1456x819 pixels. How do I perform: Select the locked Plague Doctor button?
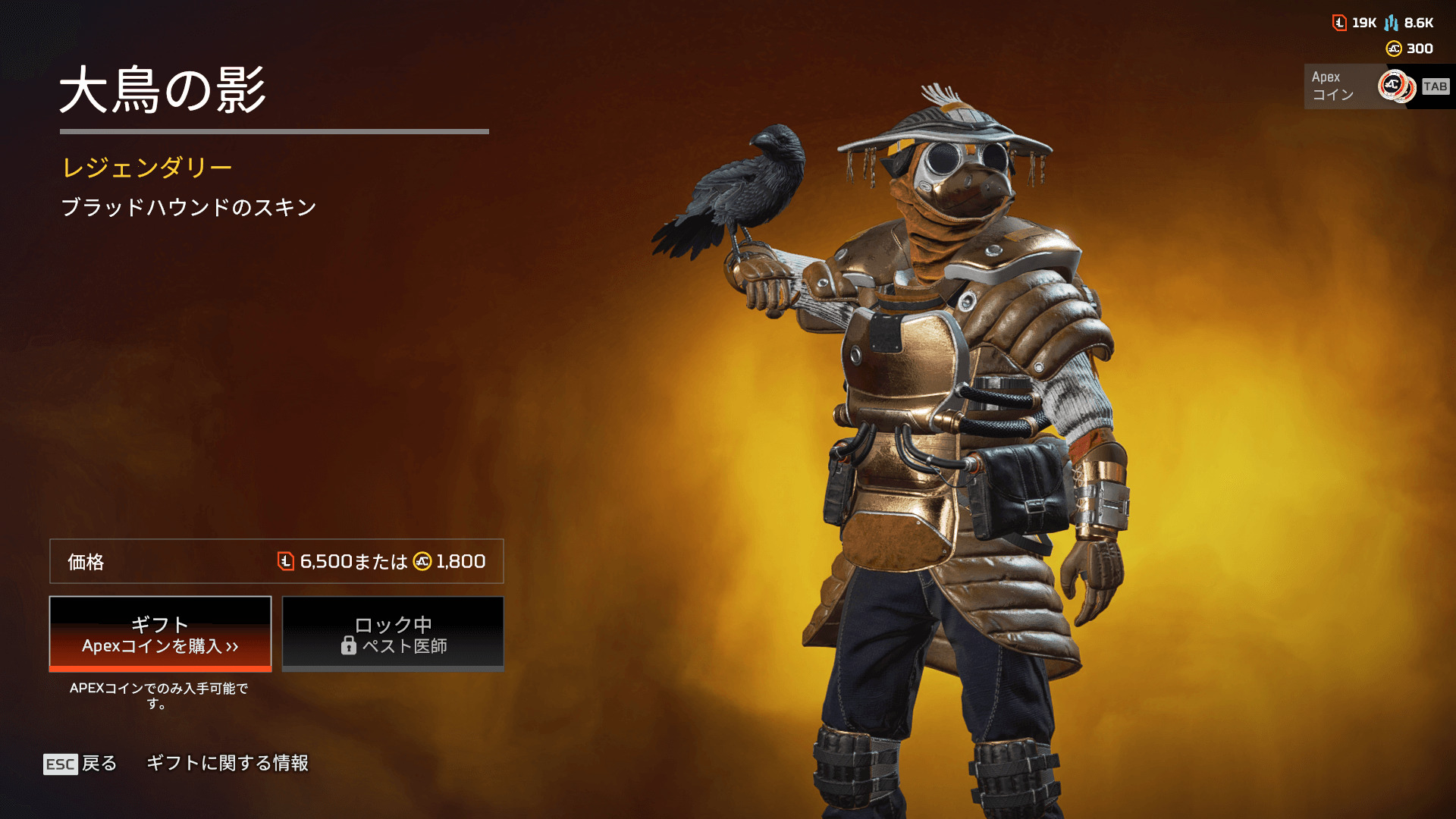point(393,634)
